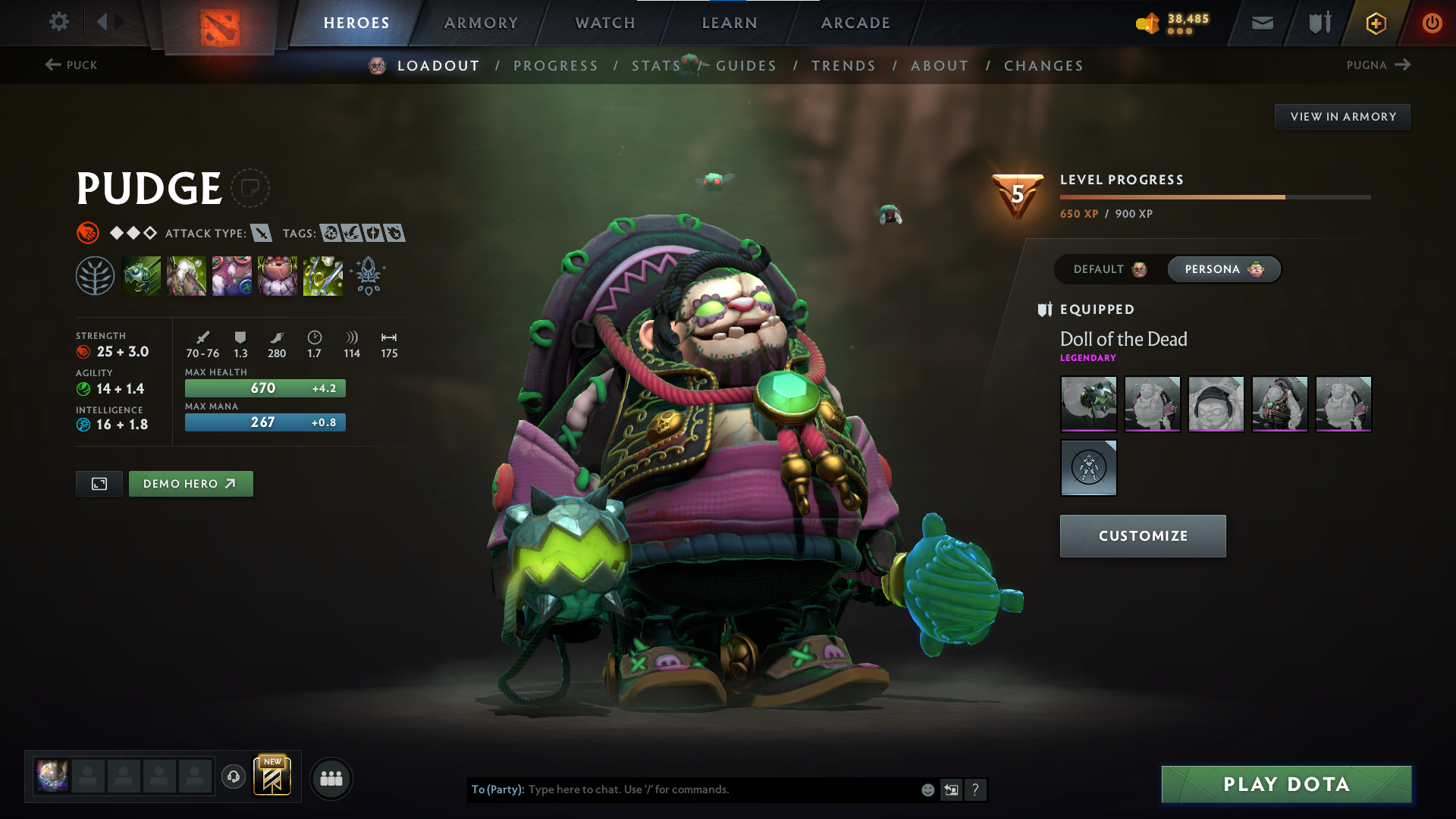
Task: Open chat help with the question mark icon
Action: [x=976, y=789]
